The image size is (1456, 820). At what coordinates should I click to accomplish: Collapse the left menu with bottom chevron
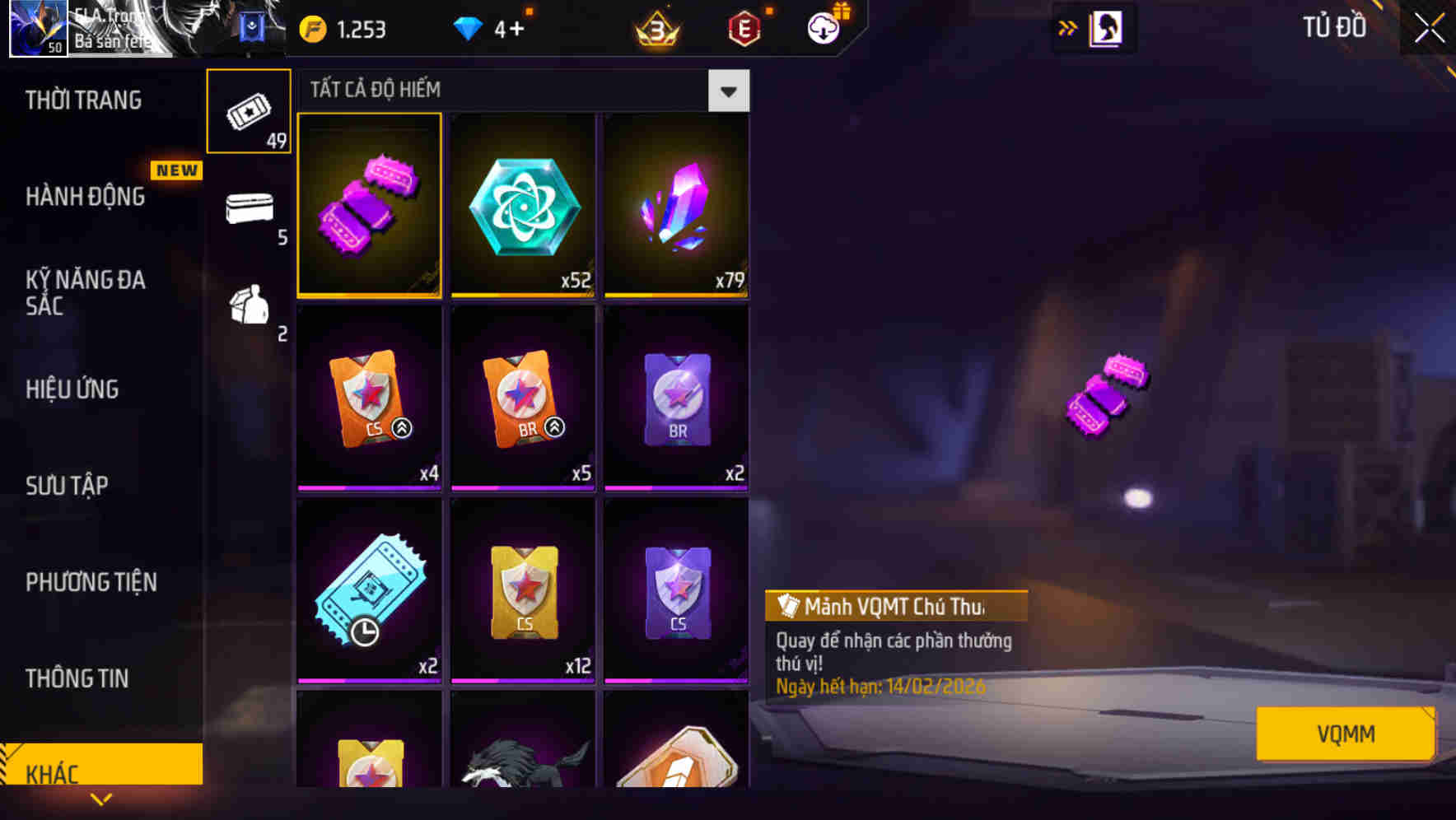pyautogui.click(x=101, y=799)
